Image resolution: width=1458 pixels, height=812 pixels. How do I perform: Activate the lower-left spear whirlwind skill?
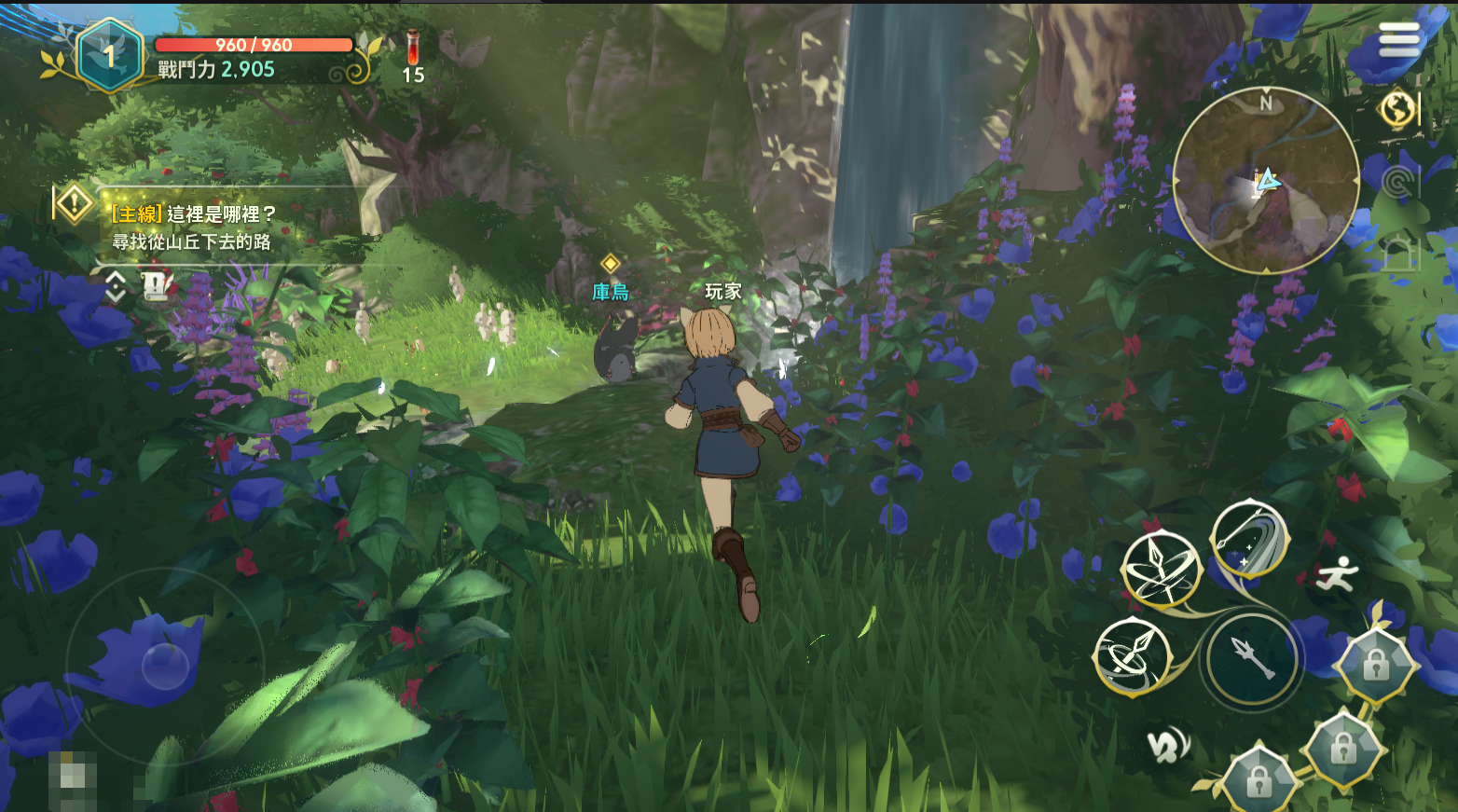click(x=1131, y=656)
